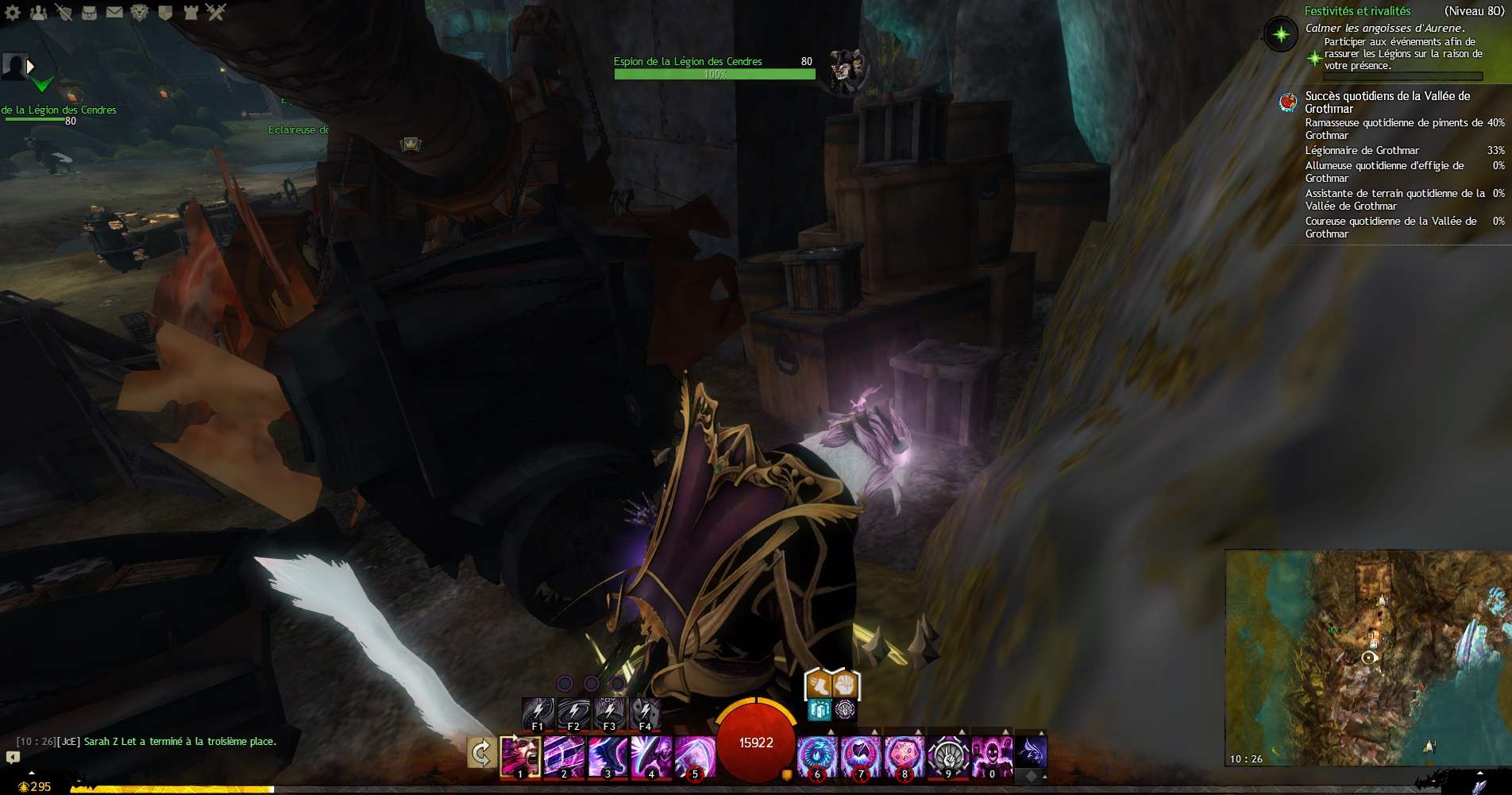
Task: Open the inventory bag icon
Action: click(x=89, y=12)
